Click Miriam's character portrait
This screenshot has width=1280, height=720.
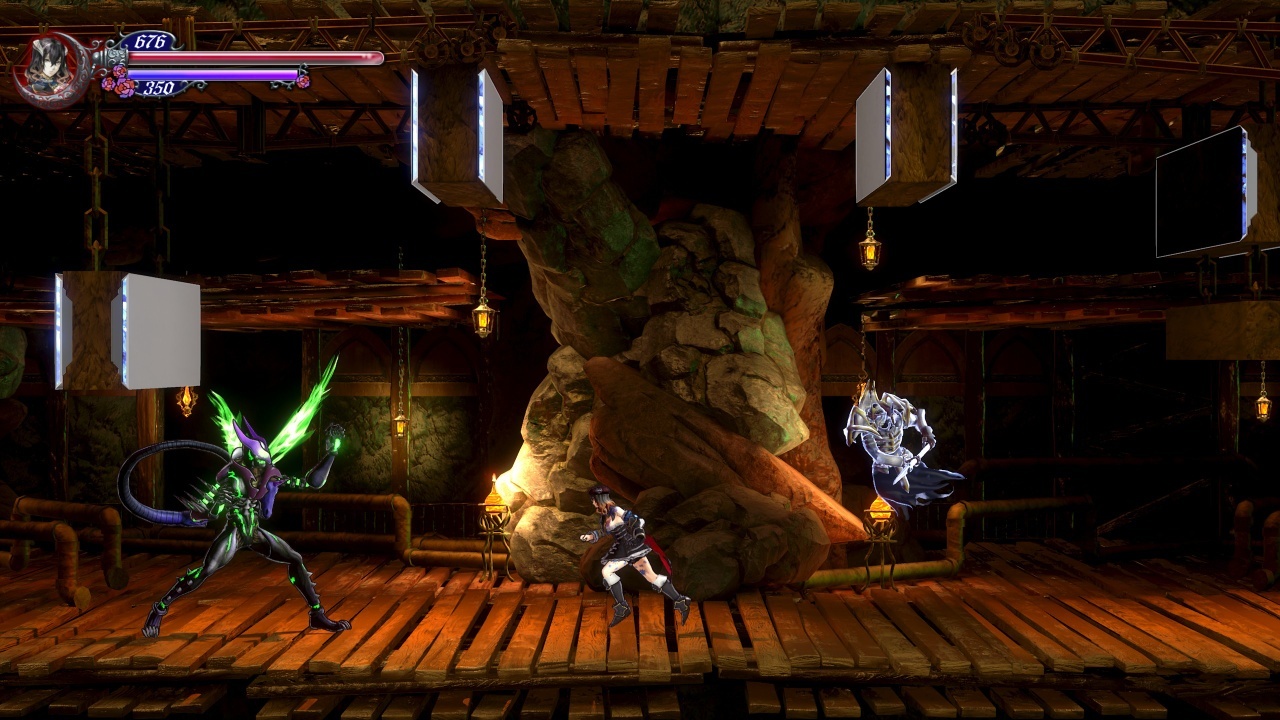(x=48, y=67)
